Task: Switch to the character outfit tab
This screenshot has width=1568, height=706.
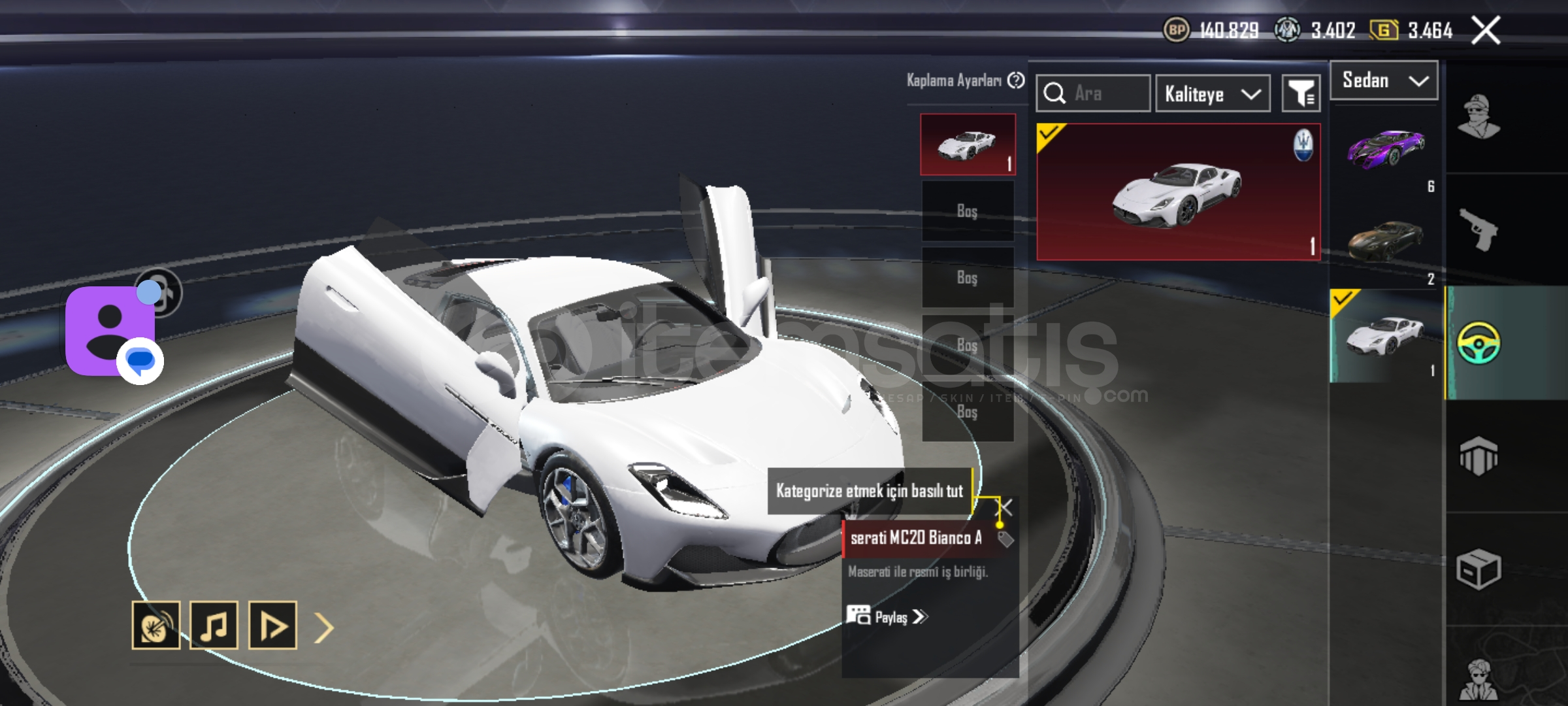Action: [1479, 118]
